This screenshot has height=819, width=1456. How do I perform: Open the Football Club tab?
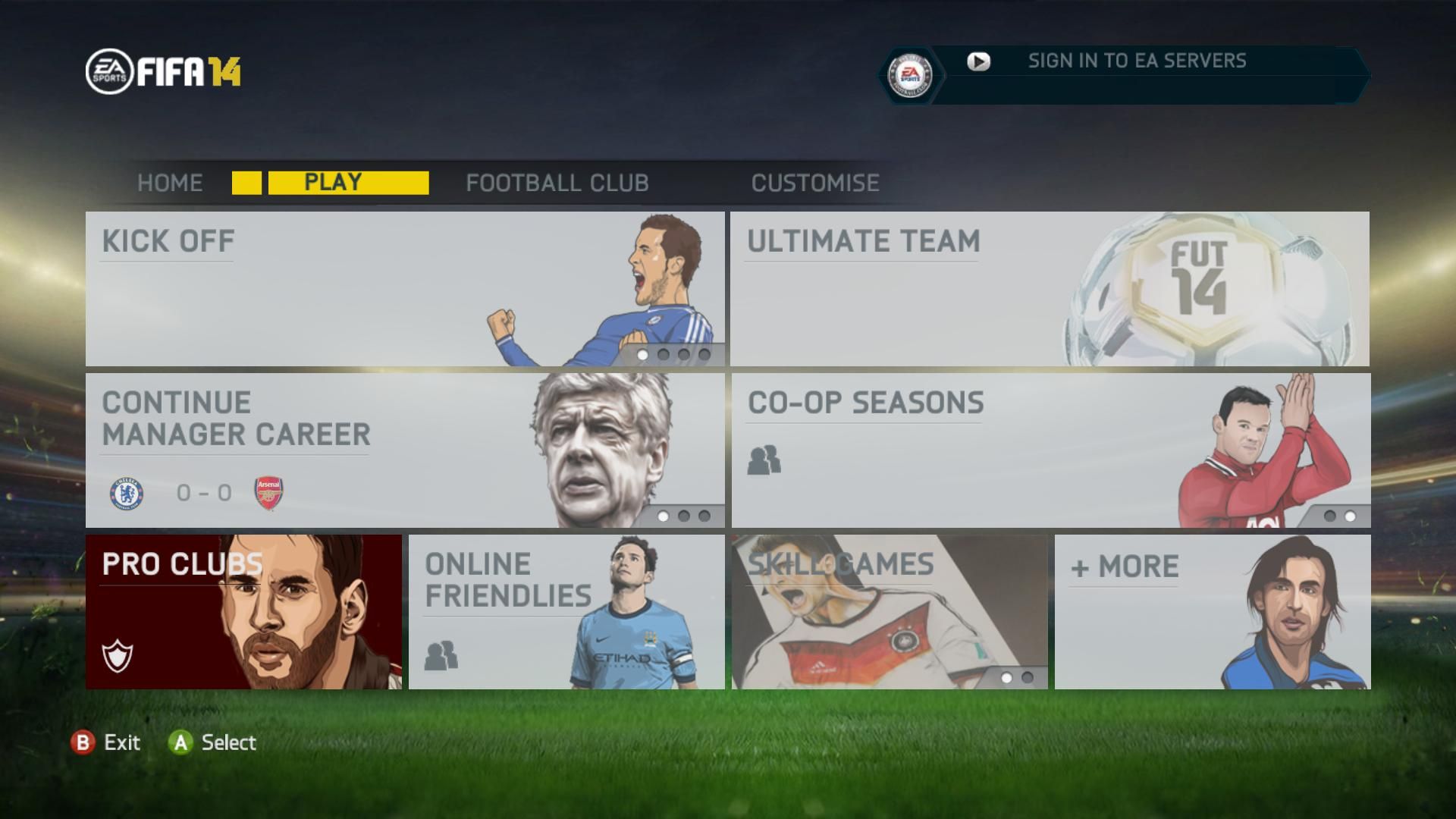pyautogui.click(x=557, y=183)
